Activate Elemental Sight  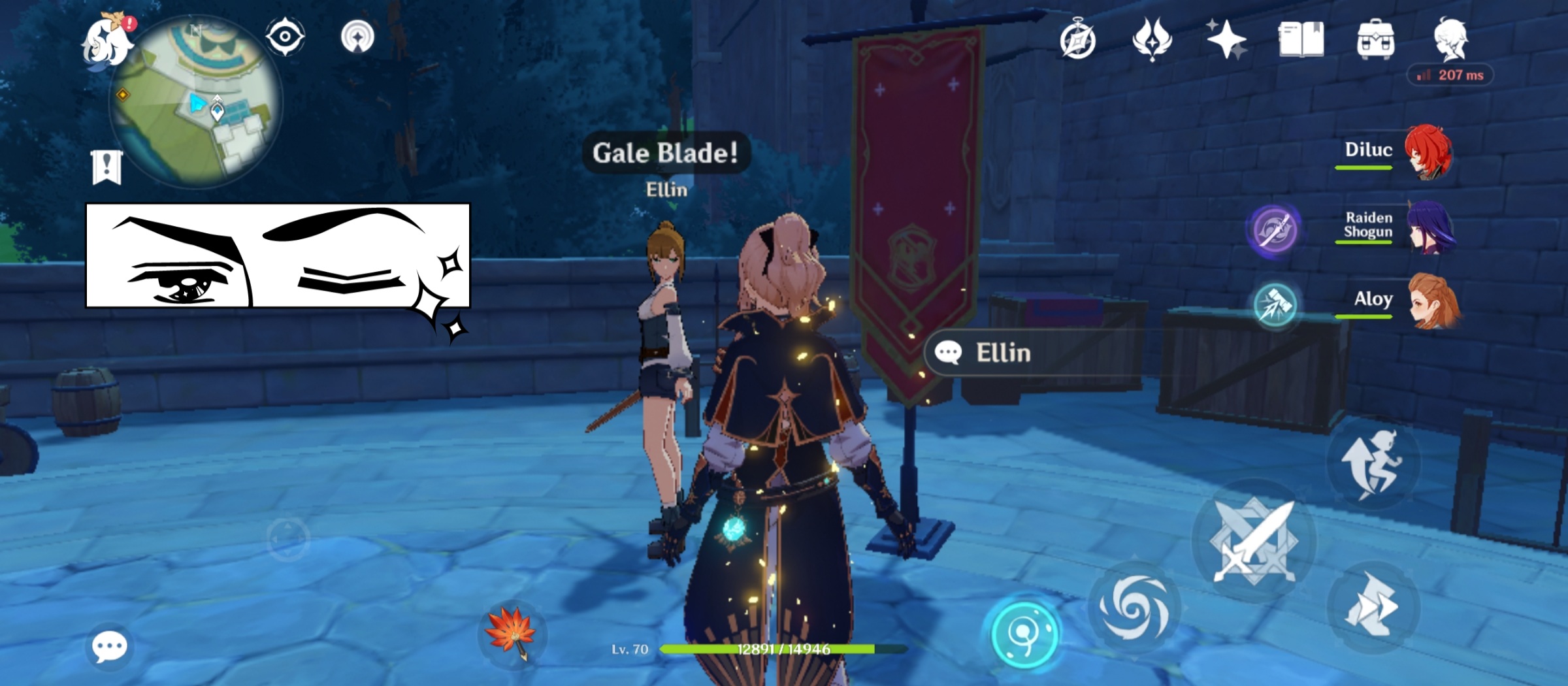point(285,37)
